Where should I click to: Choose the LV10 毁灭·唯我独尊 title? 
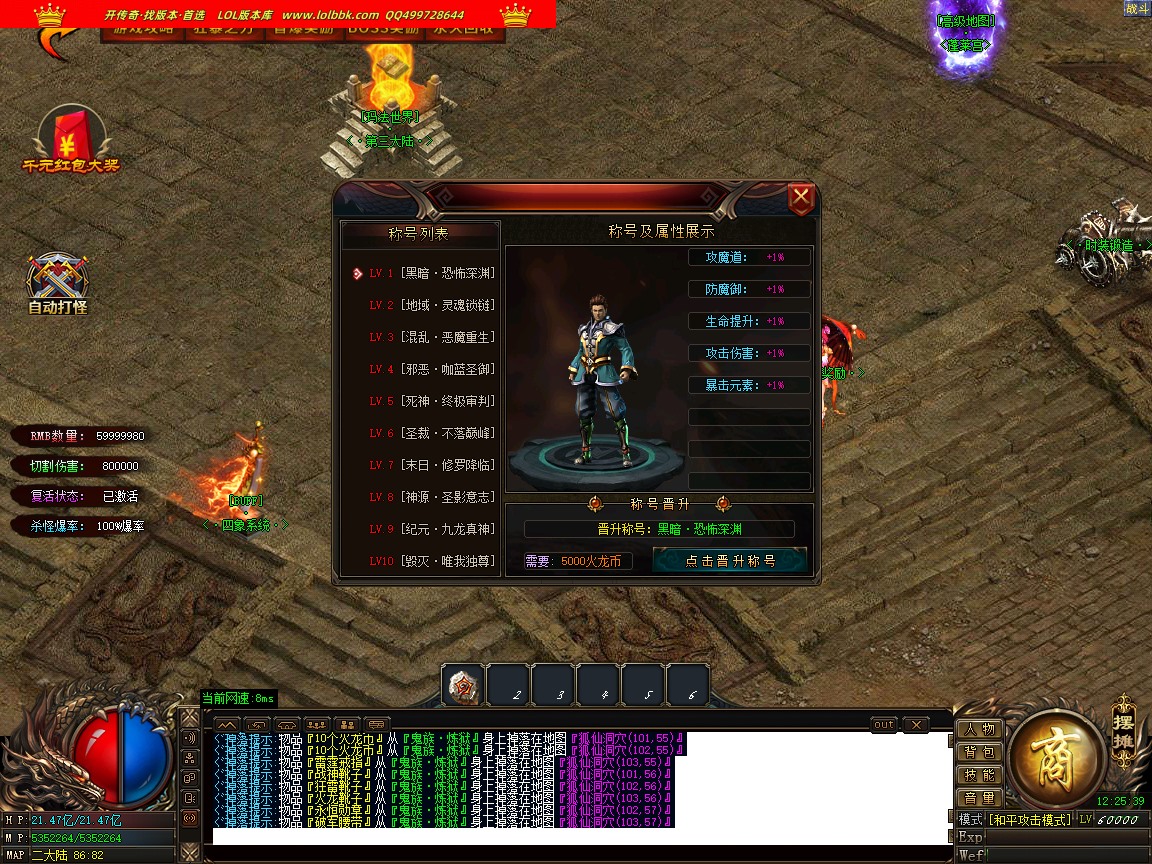(x=432, y=561)
